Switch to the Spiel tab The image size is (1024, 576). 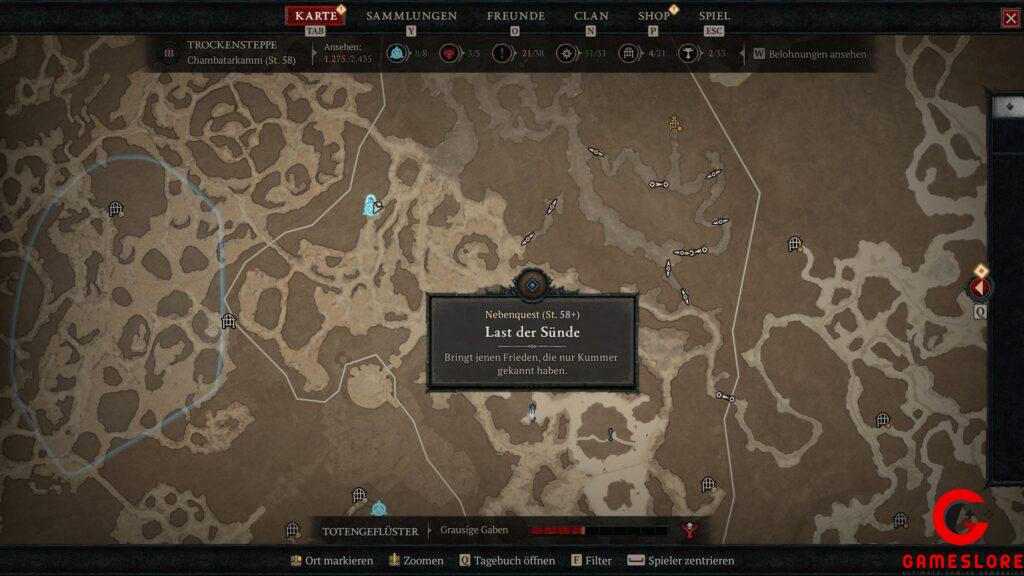click(714, 16)
